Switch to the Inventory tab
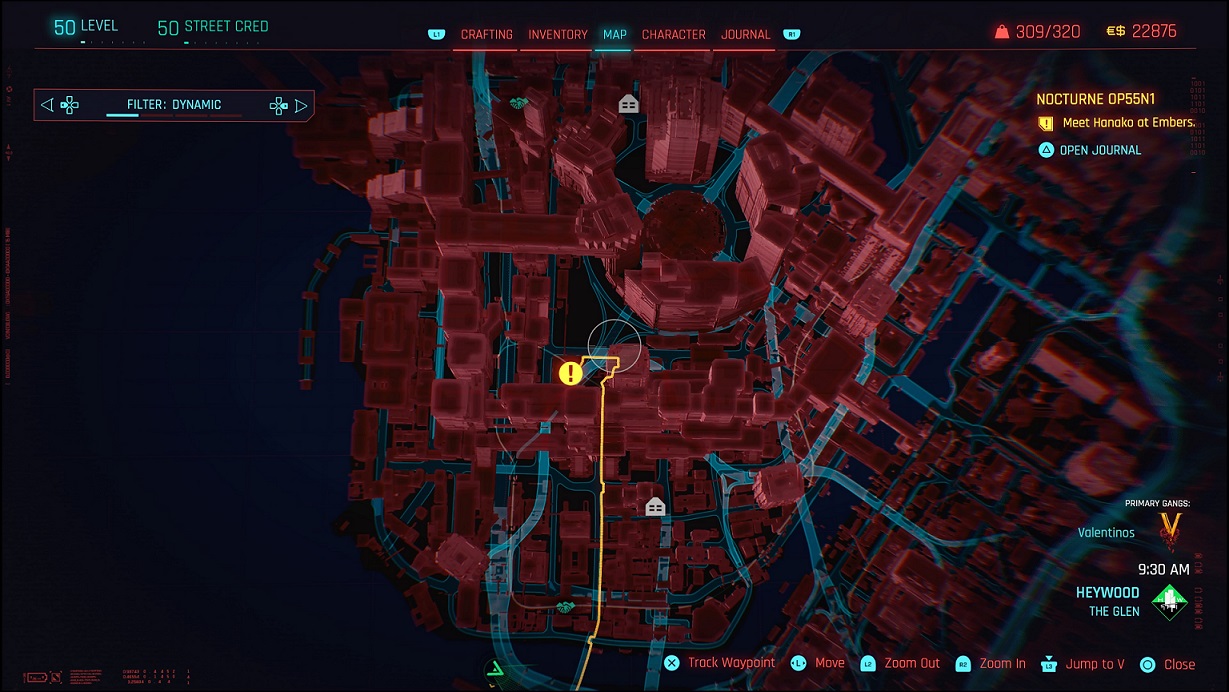This screenshot has height=692, width=1229. click(557, 34)
